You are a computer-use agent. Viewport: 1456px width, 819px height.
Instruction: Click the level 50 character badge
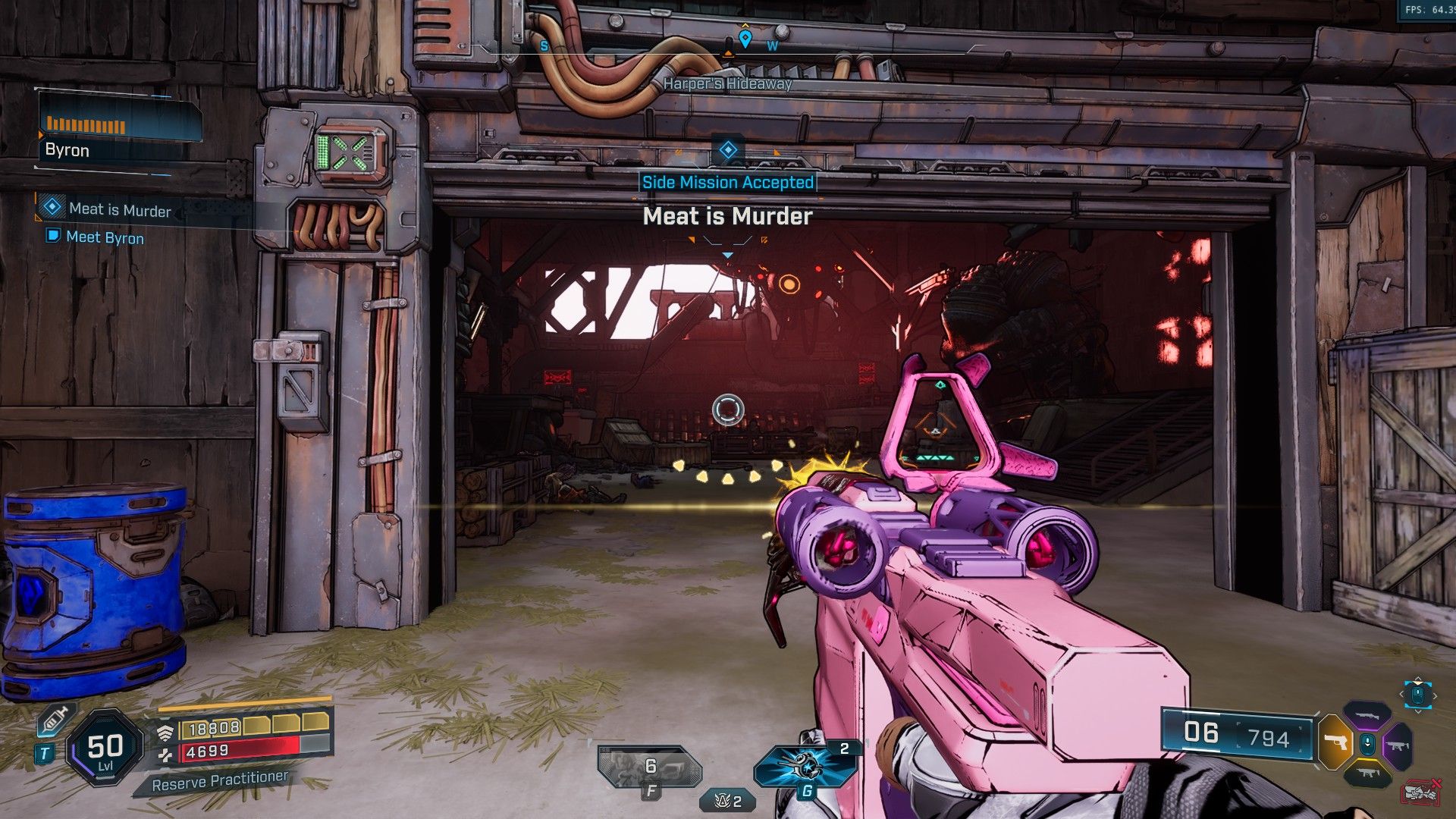pyautogui.click(x=105, y=748)
